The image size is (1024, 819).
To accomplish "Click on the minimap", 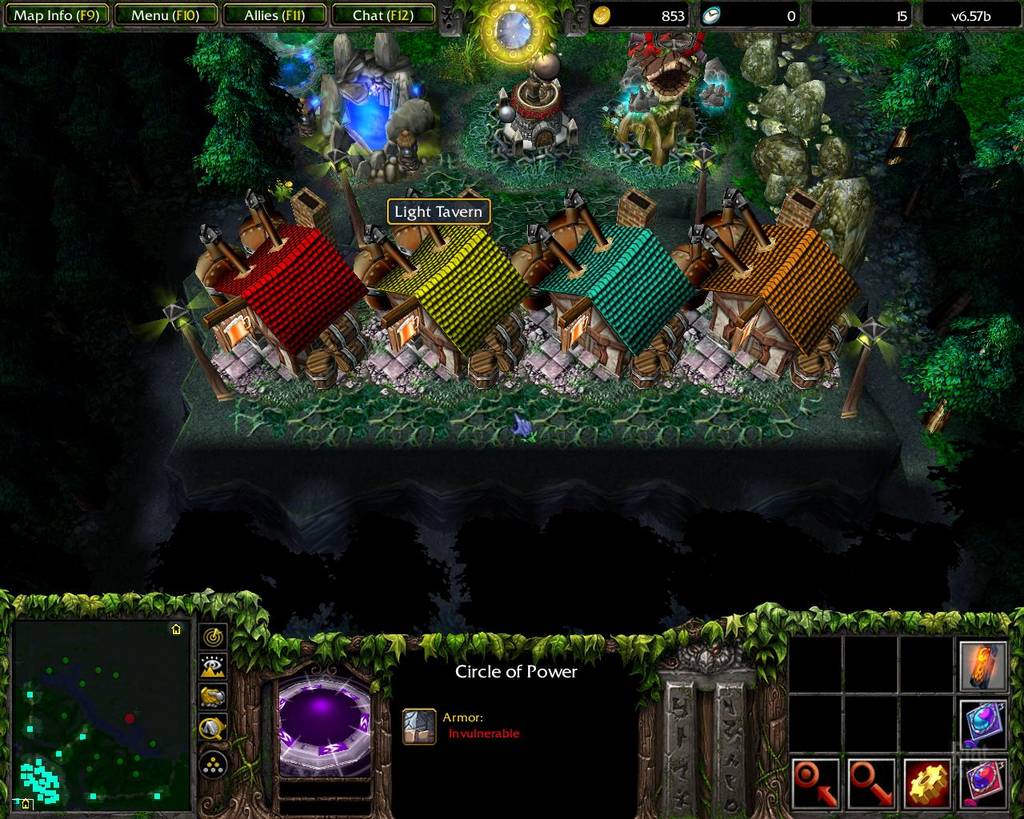I will (100, 714).
